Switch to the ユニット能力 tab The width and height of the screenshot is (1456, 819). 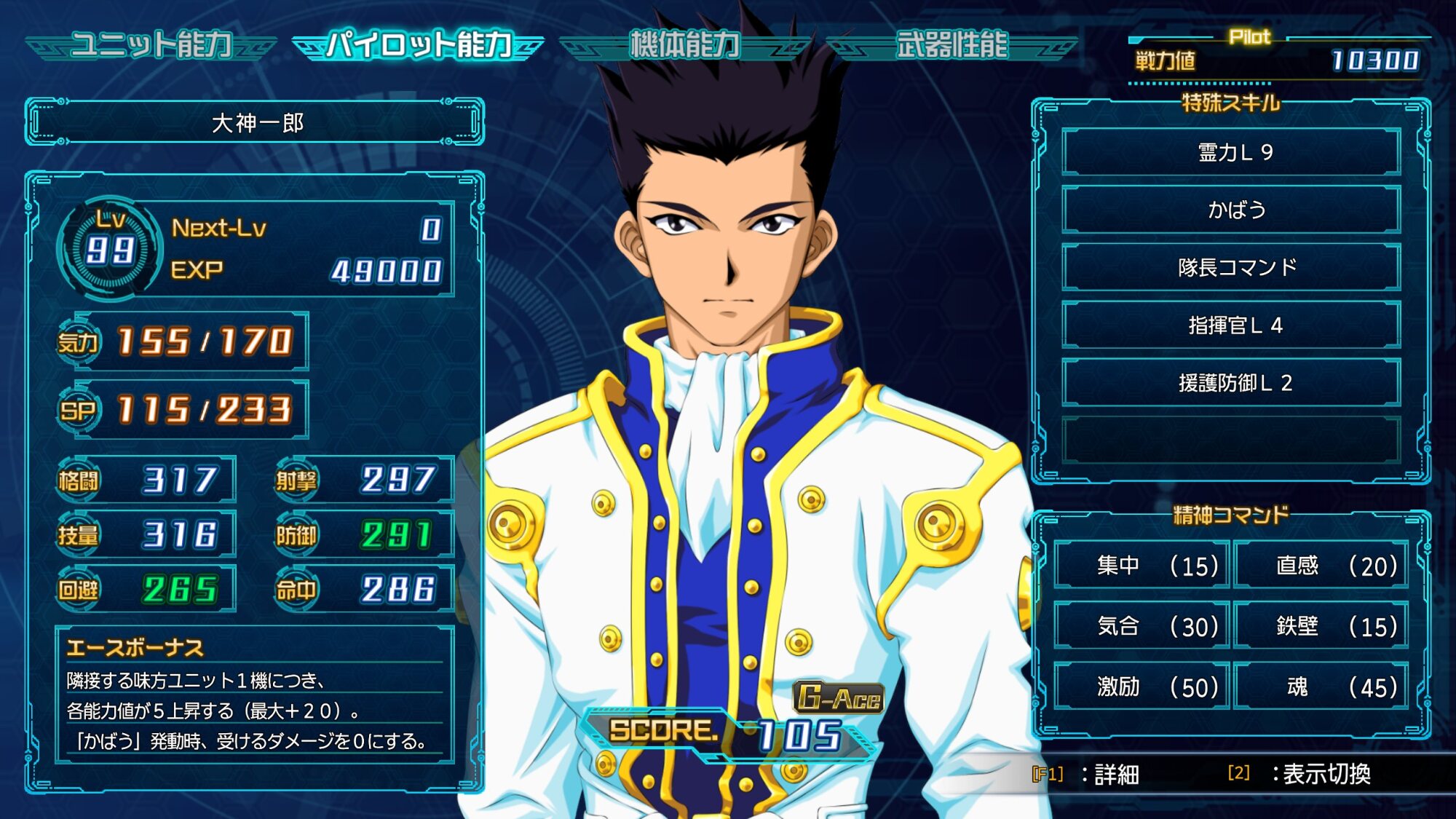pyautogui.click(x=151, y=45)
